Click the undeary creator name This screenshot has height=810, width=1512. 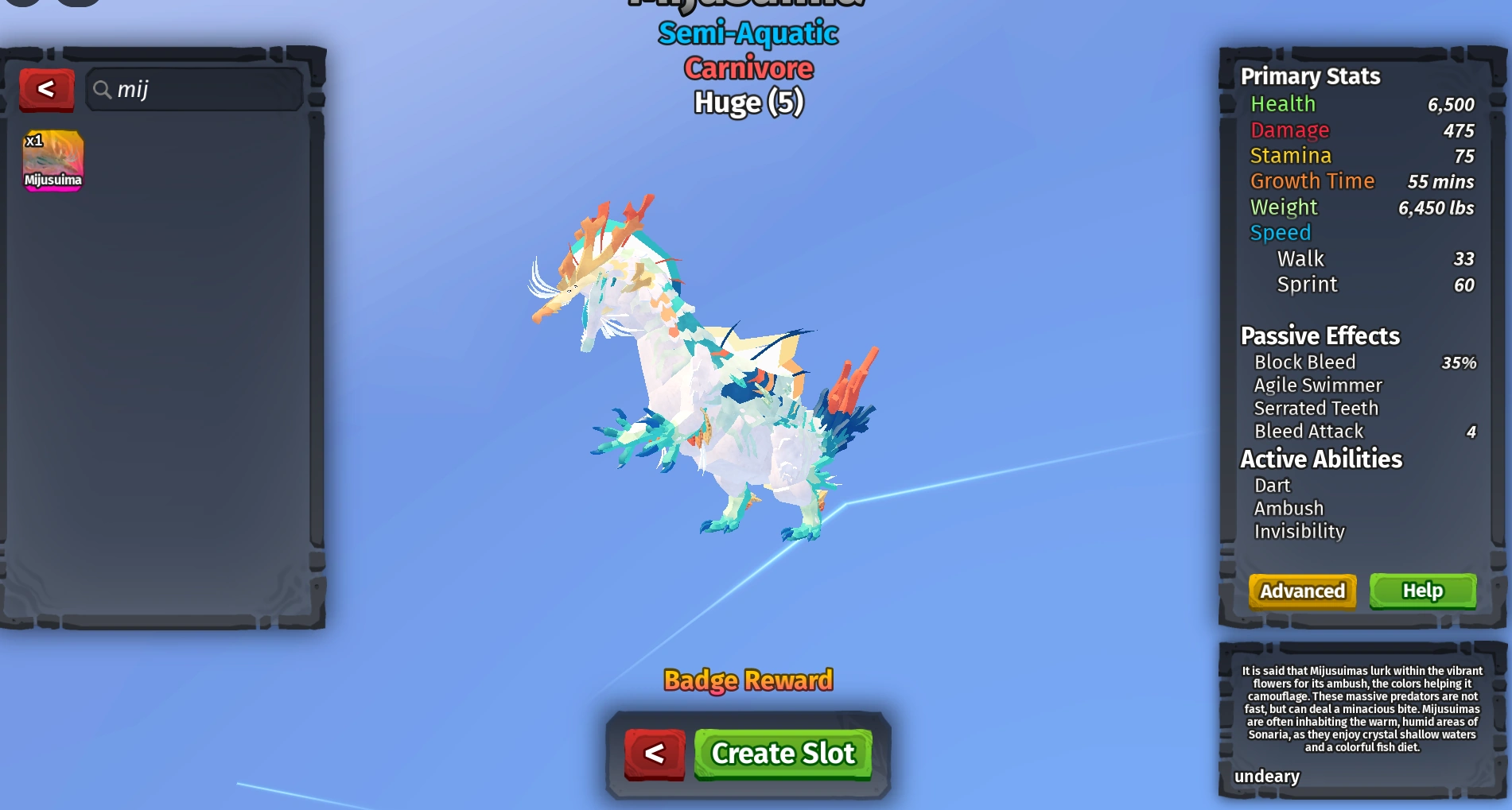click(1267, 777)
